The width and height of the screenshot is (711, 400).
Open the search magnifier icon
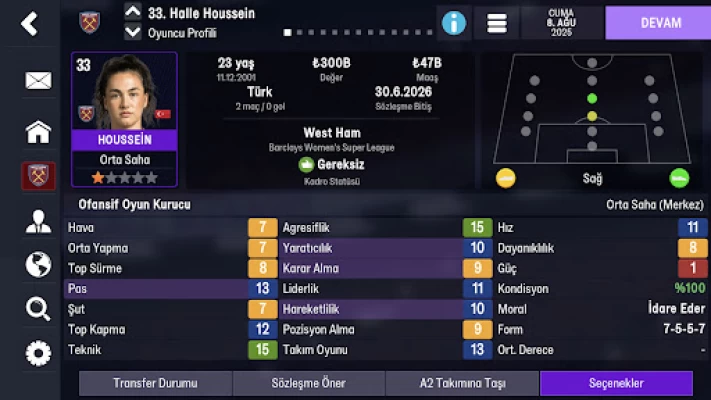click(x=38, y=308)
